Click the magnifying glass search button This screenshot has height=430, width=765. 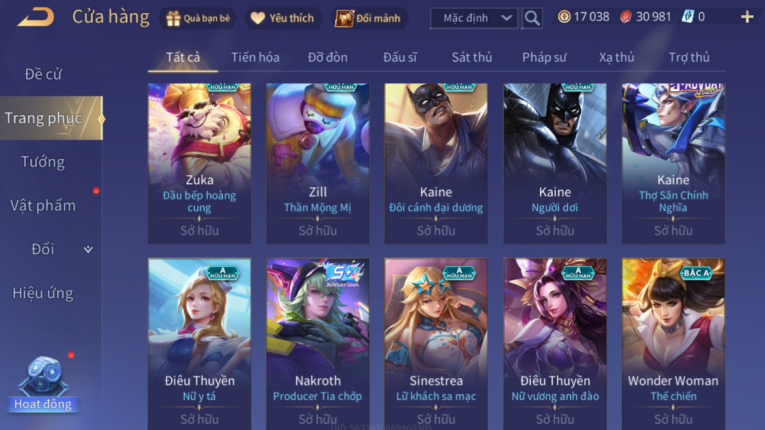click(x=533, y=18)
